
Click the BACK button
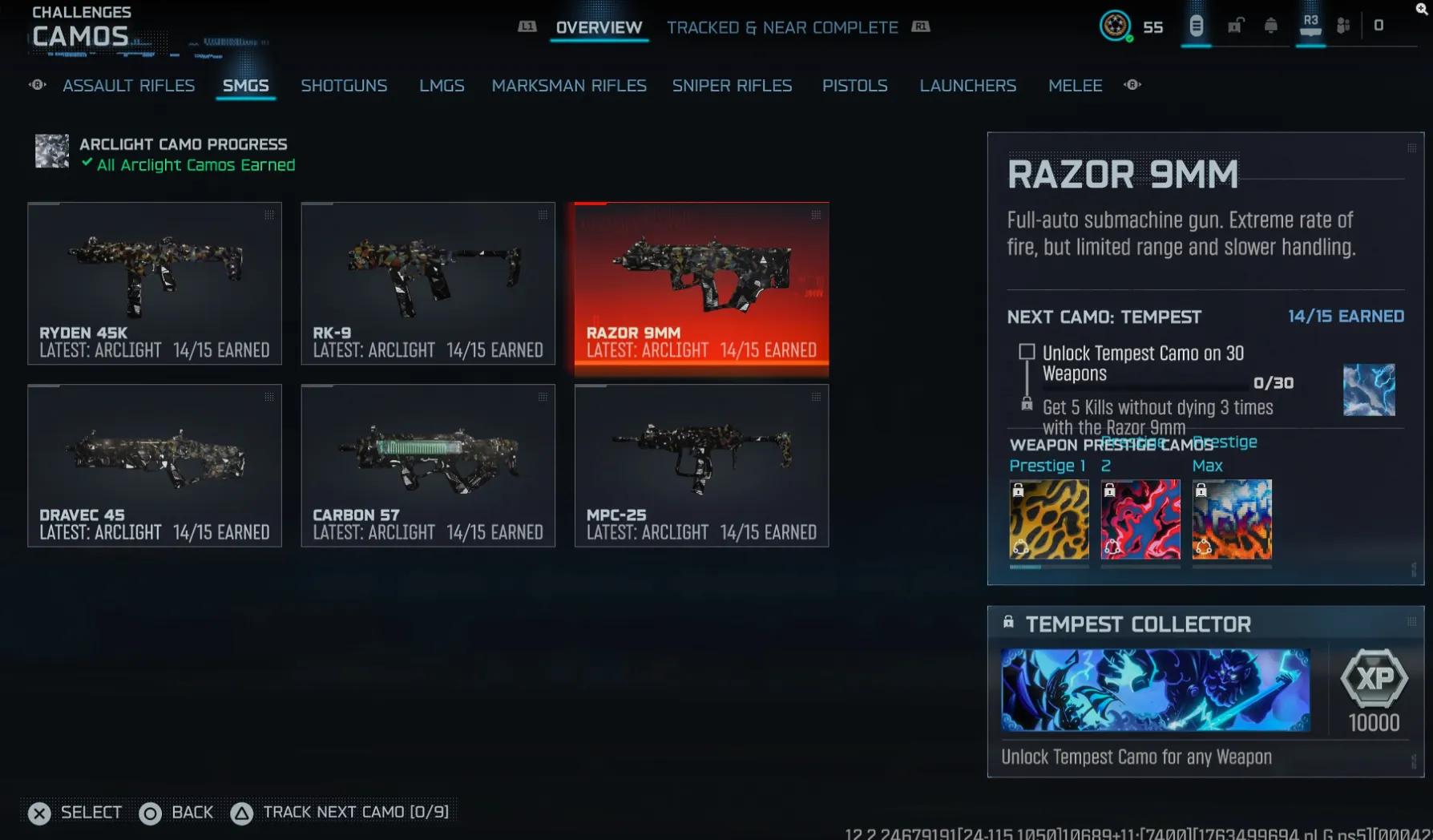coord(176,812)
